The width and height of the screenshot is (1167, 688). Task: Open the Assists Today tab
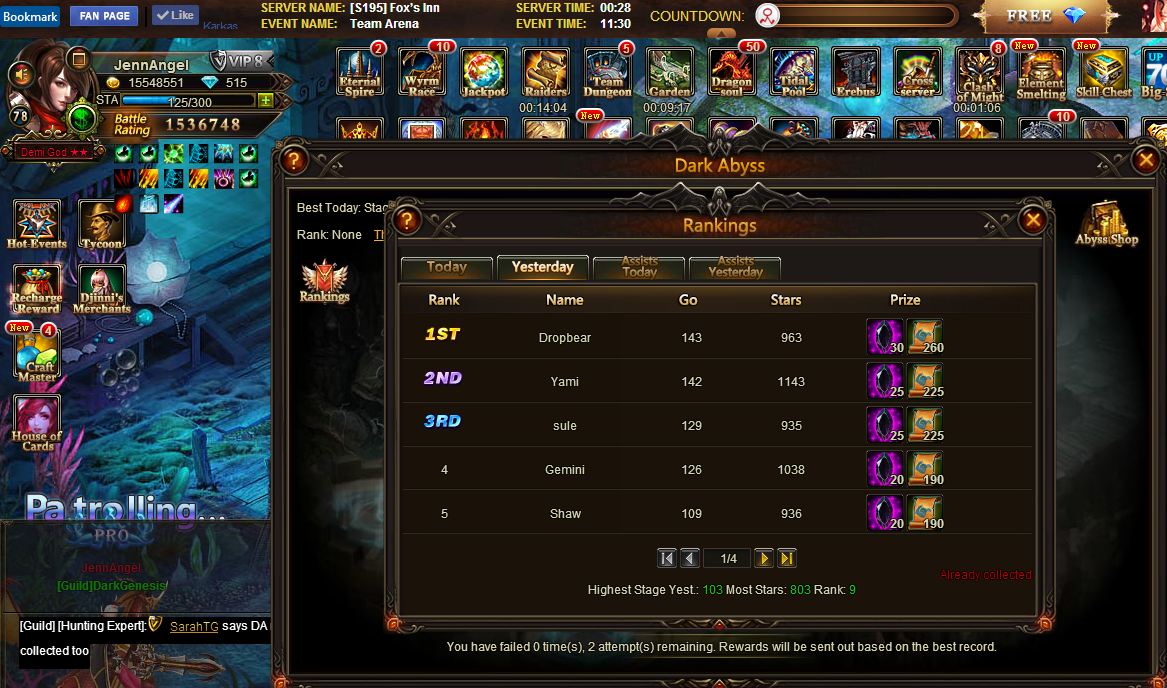coord(639,268)
